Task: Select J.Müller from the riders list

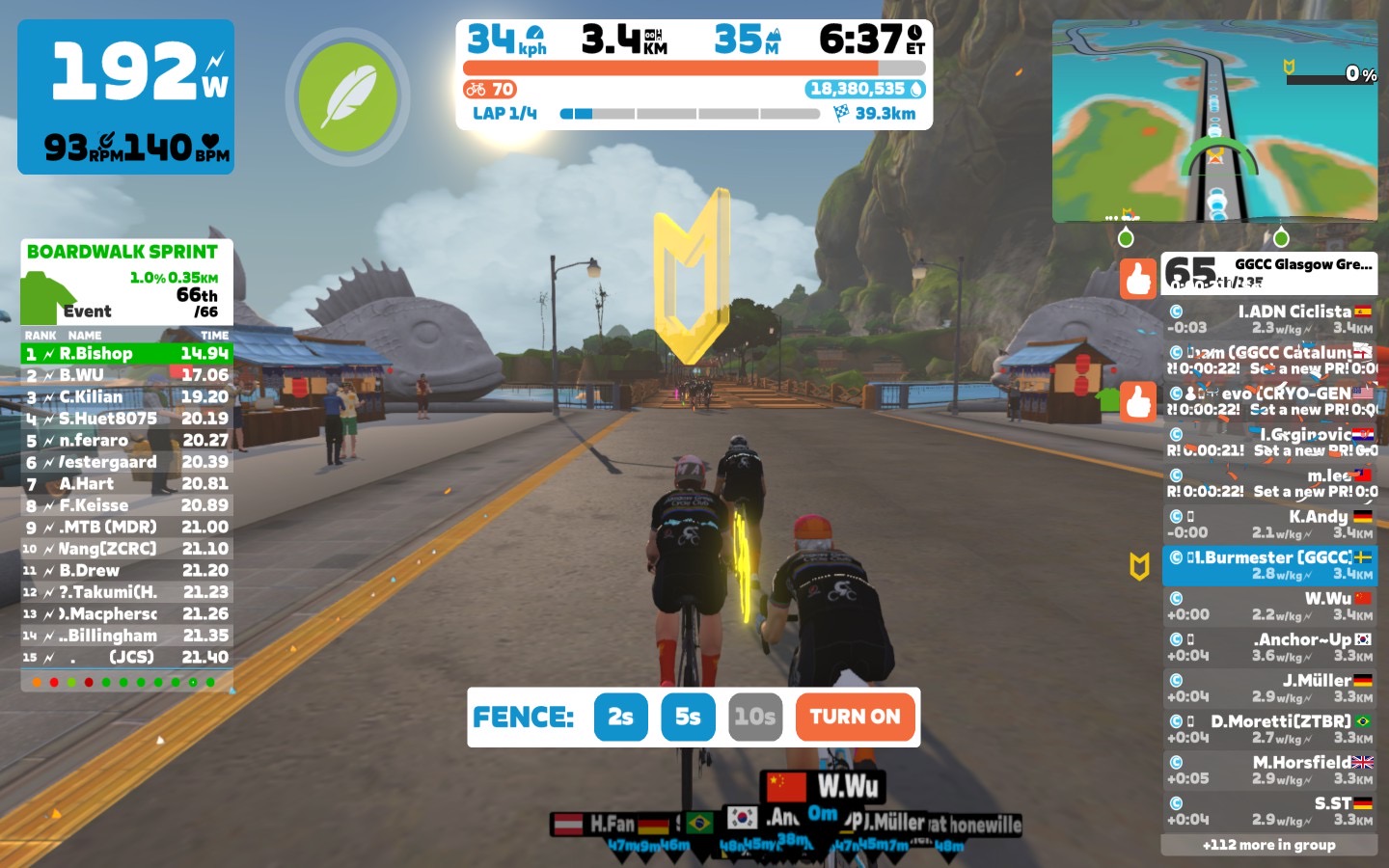Action: (1269, 688)
